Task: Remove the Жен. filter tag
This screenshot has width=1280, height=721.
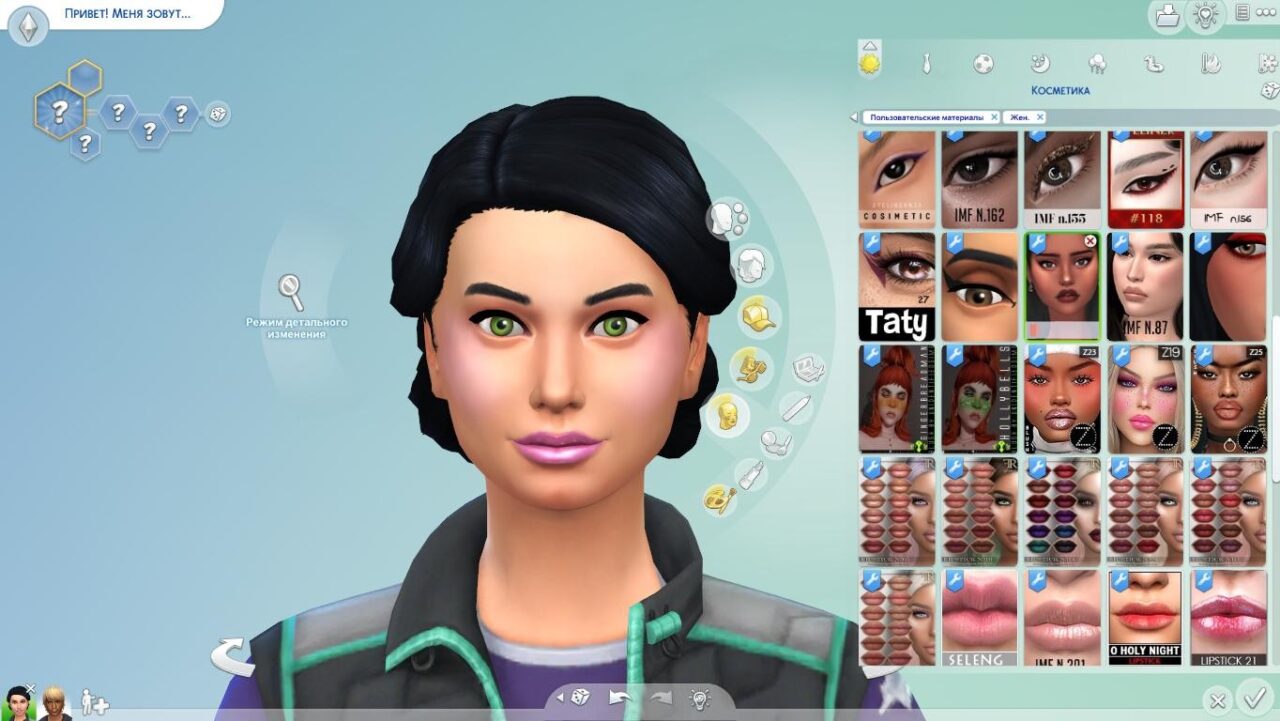Action: coord(1040,117)
